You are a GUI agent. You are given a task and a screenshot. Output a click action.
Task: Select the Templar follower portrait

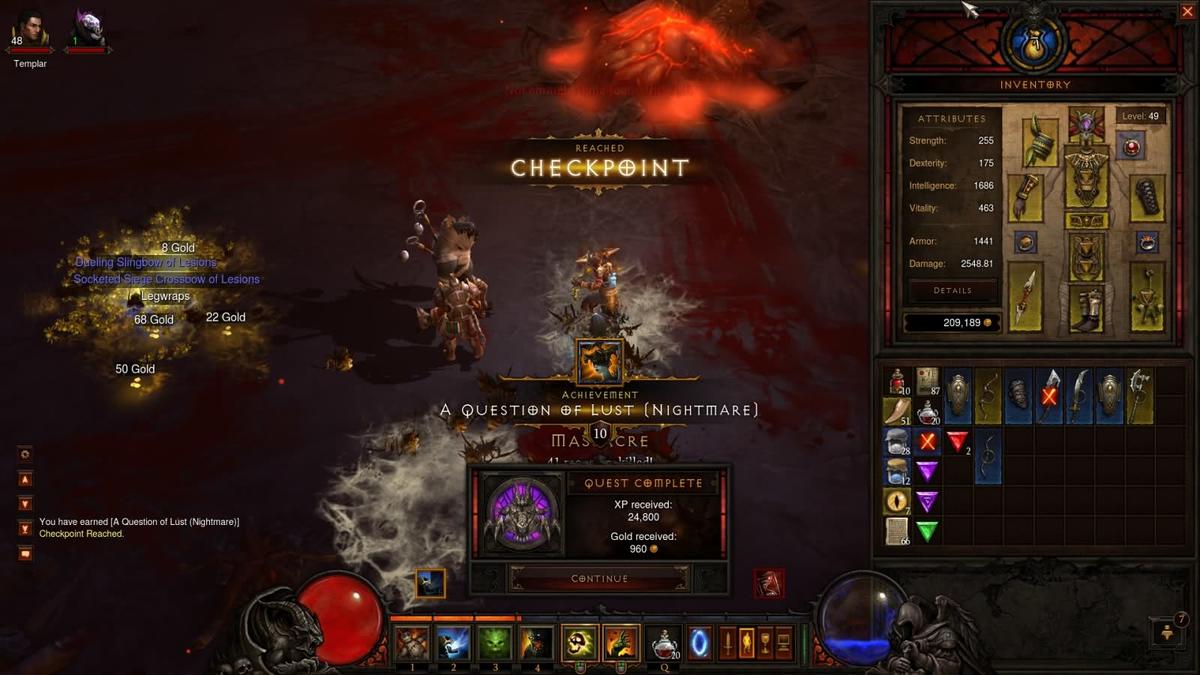29,27
